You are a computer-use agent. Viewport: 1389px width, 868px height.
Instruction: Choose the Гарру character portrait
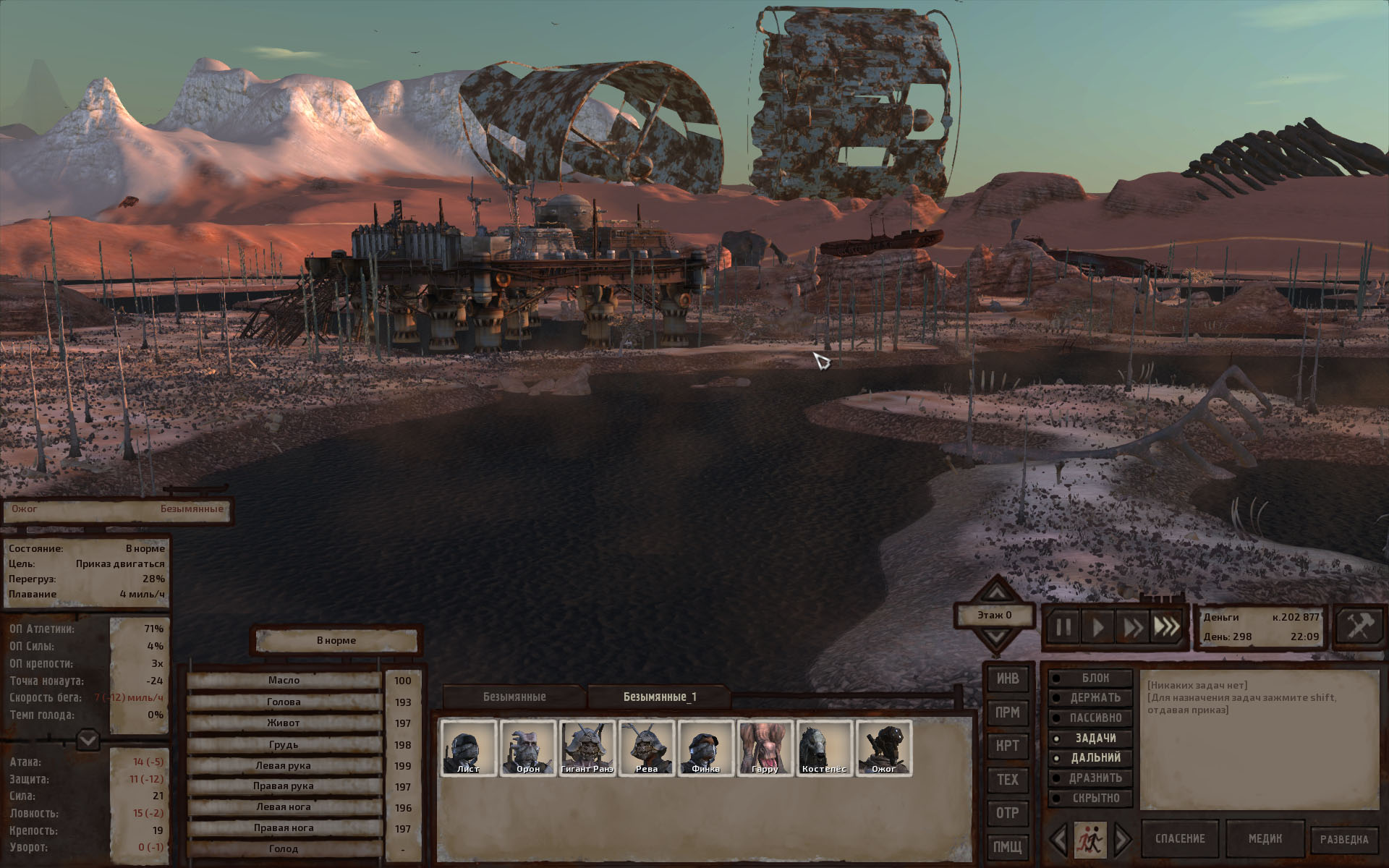point(765,747)
